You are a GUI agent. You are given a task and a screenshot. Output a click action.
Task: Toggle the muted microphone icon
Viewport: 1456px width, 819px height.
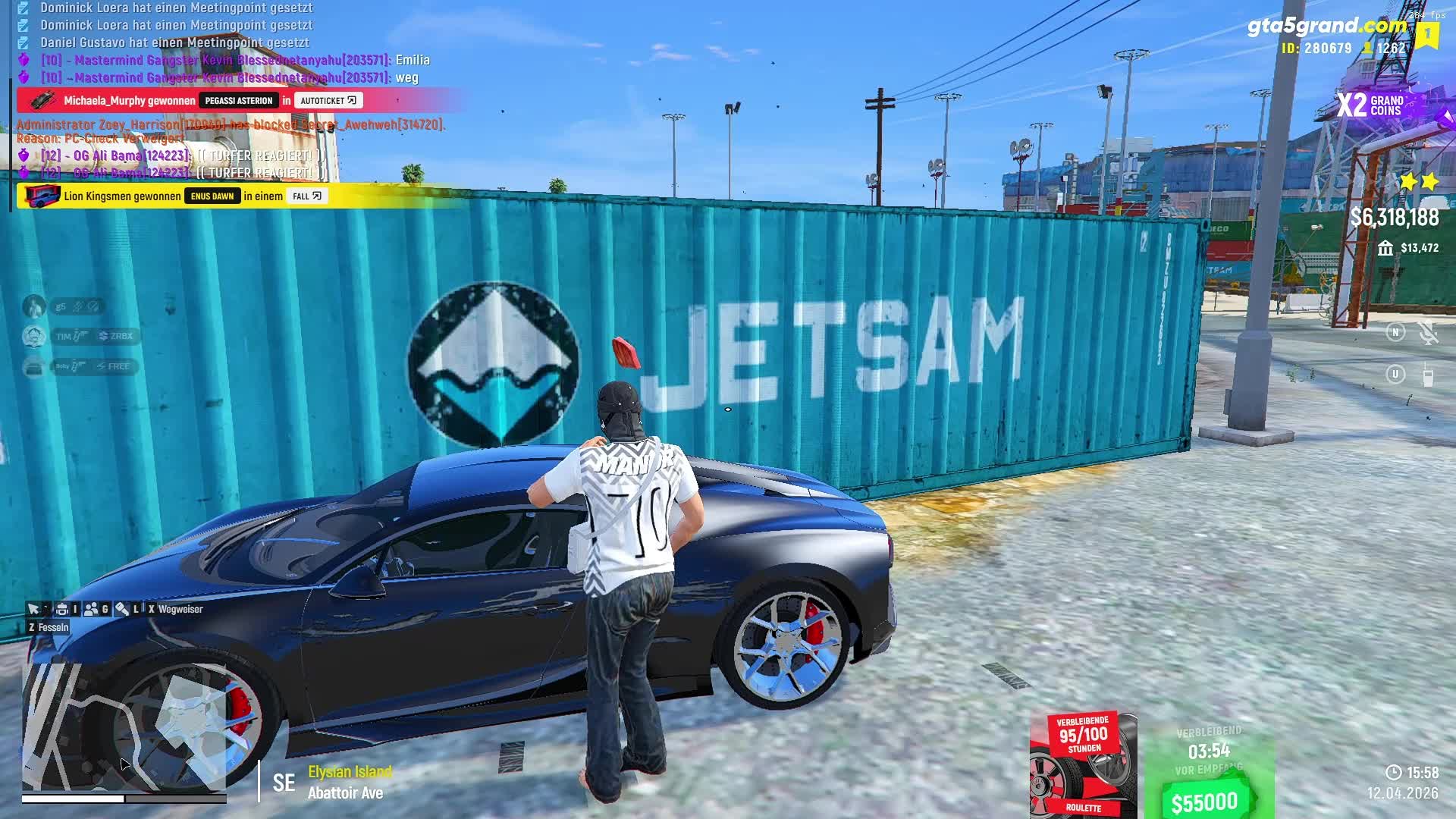[x=1428, y=333]
